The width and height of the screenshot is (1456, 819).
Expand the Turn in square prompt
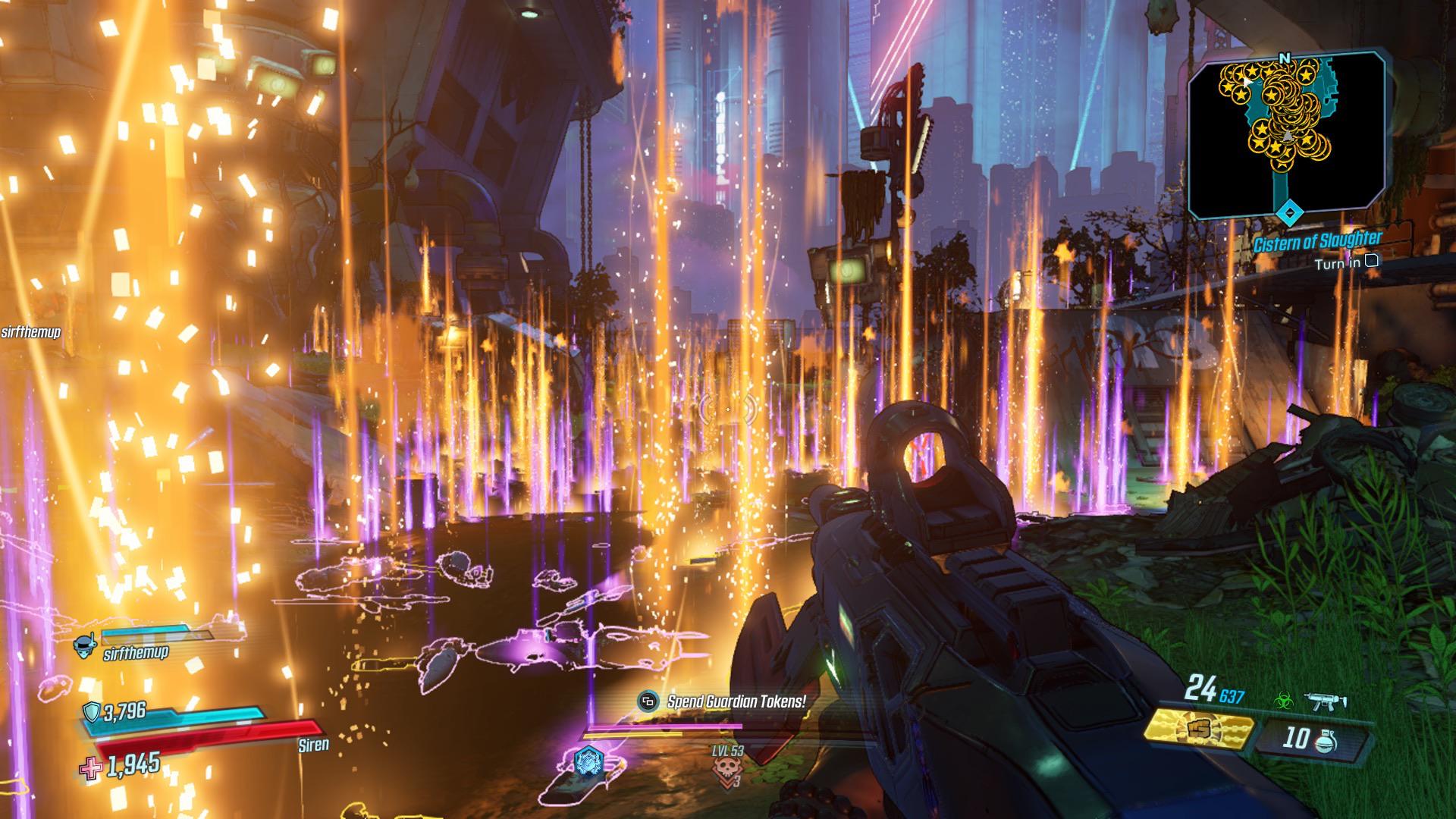click(x=1370, y=259)
